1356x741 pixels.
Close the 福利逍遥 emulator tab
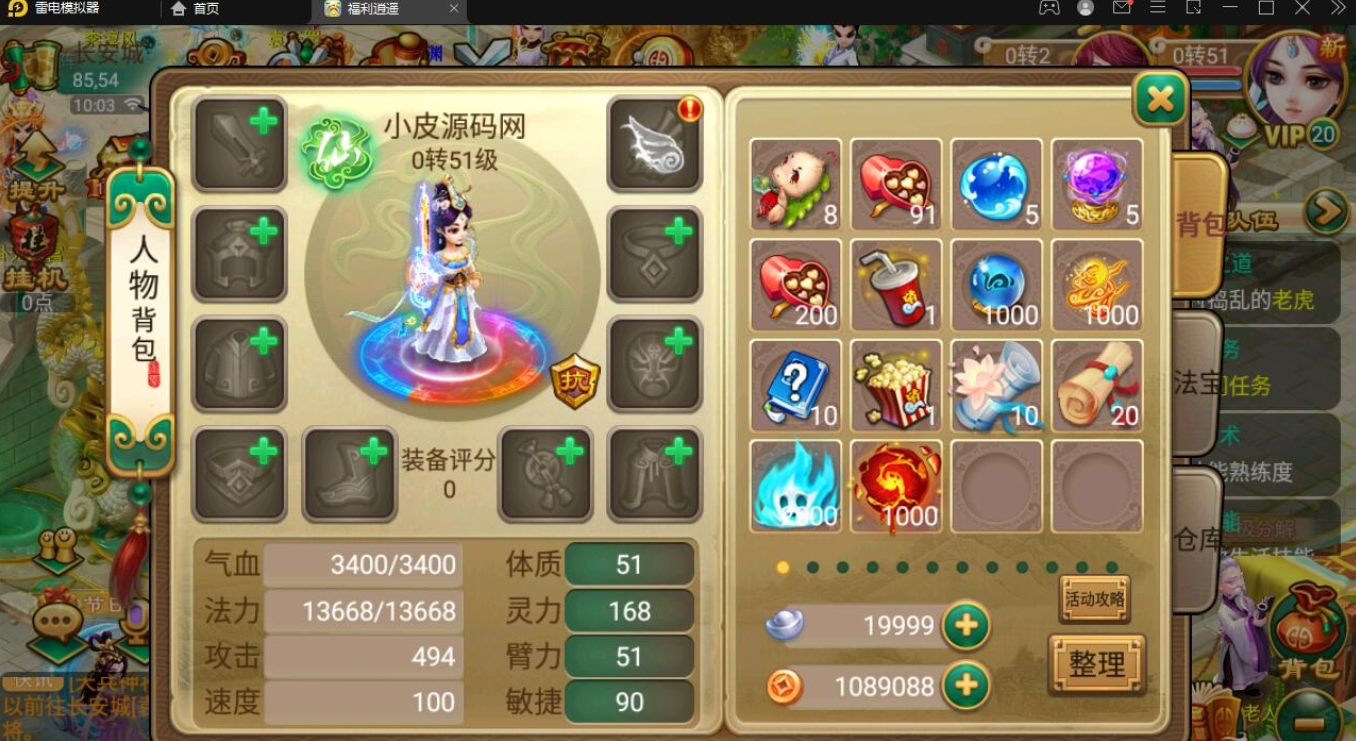pos(454,9)
